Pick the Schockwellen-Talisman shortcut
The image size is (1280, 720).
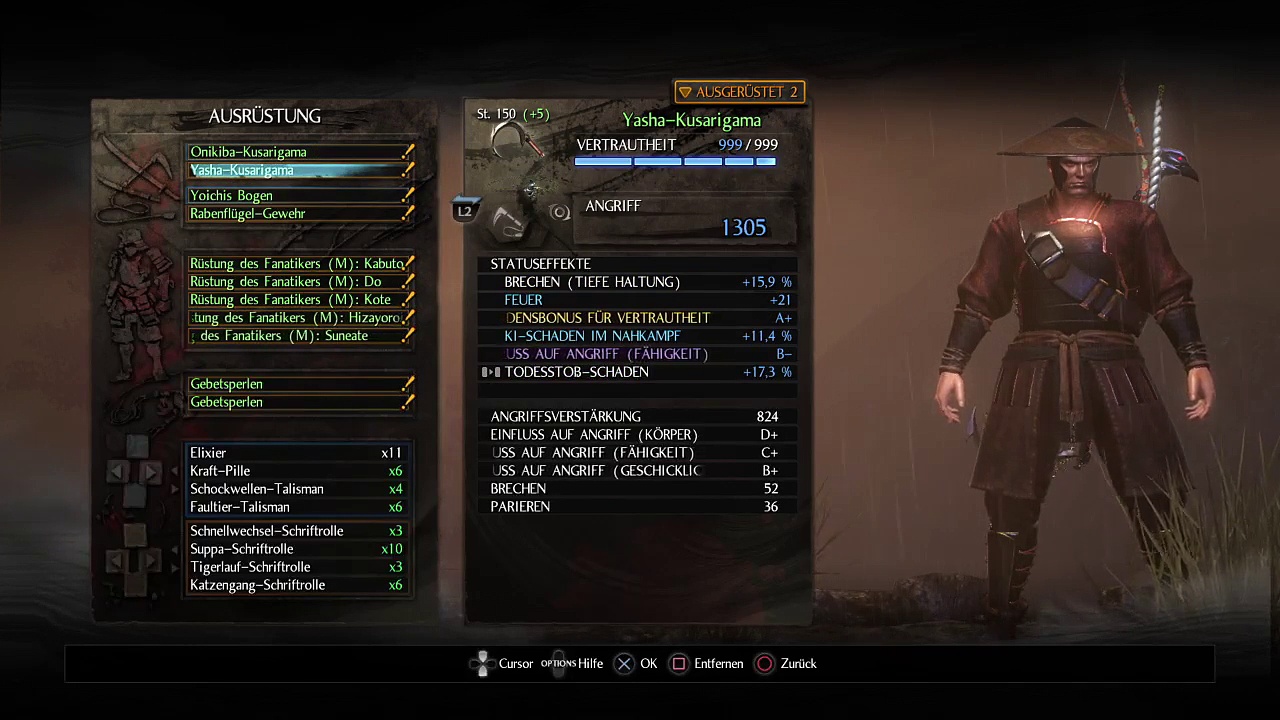tap(296, 489)
